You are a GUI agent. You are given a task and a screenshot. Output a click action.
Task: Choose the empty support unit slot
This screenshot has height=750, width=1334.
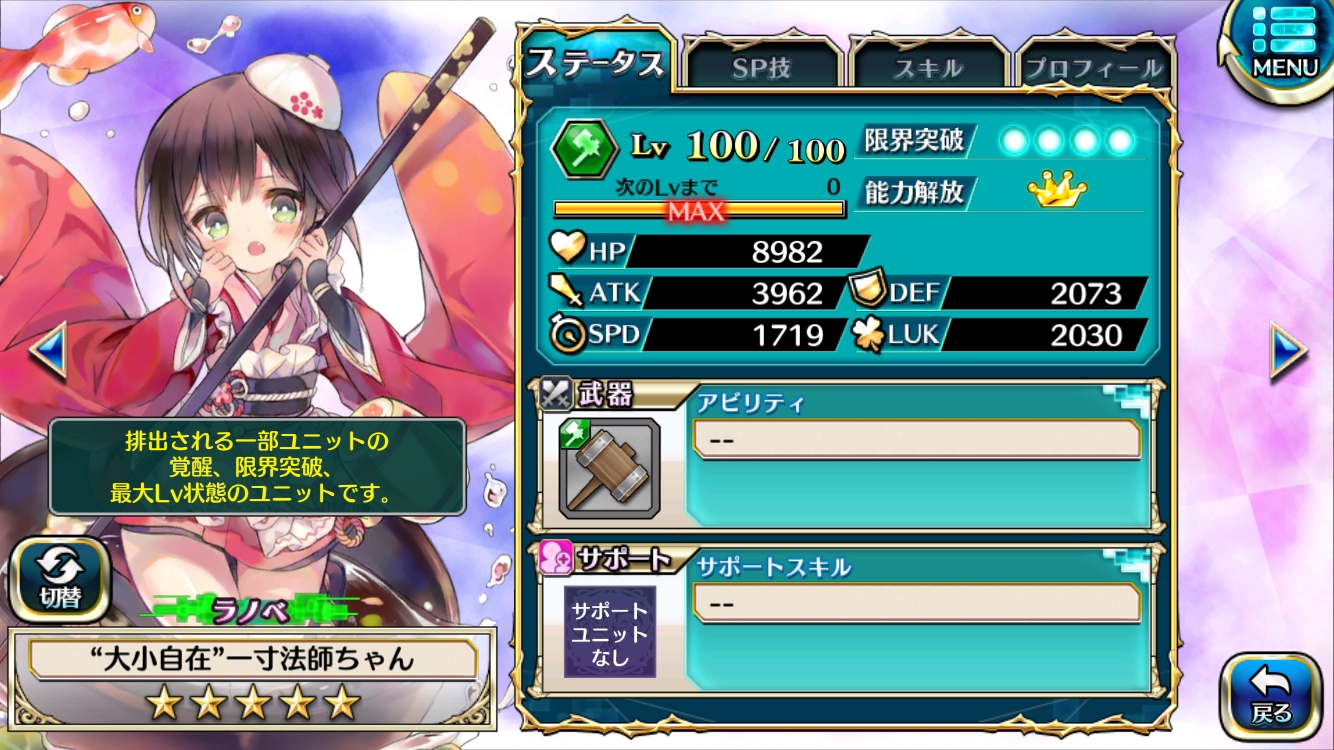click(609, 632)
